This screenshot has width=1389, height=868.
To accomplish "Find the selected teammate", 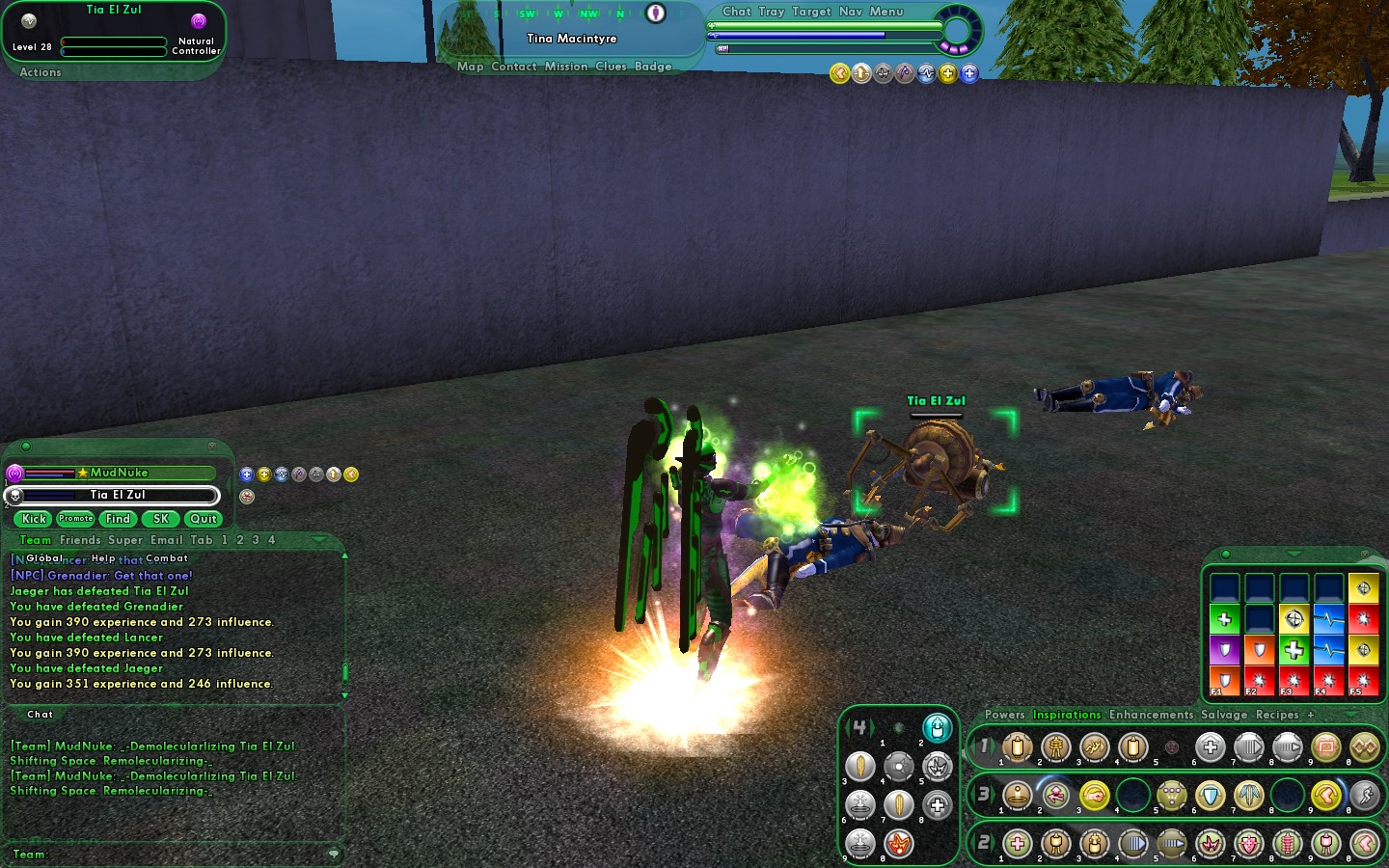I will (118, 519).
